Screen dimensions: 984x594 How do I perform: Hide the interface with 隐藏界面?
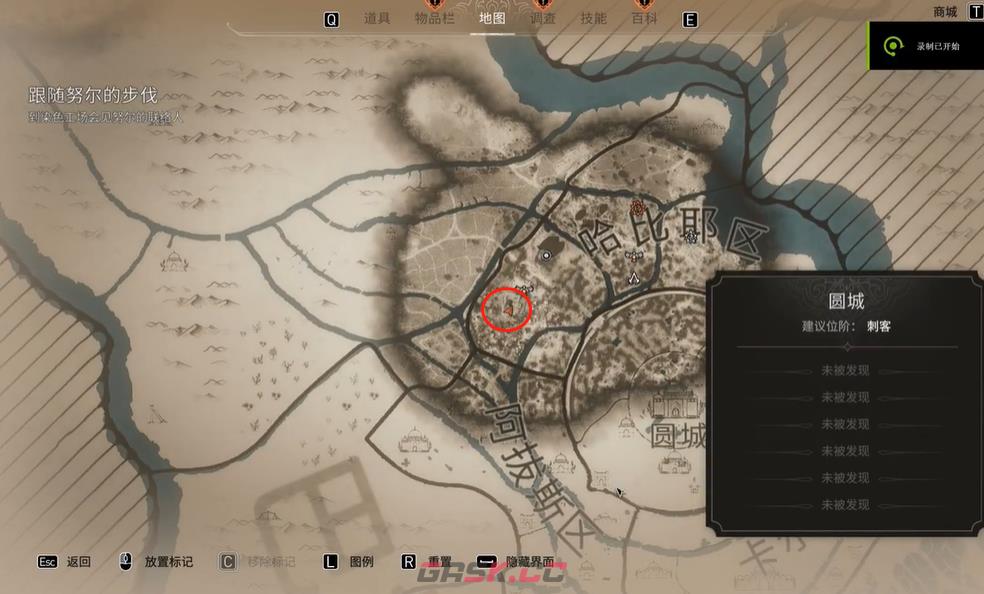(x=529, y=562)
